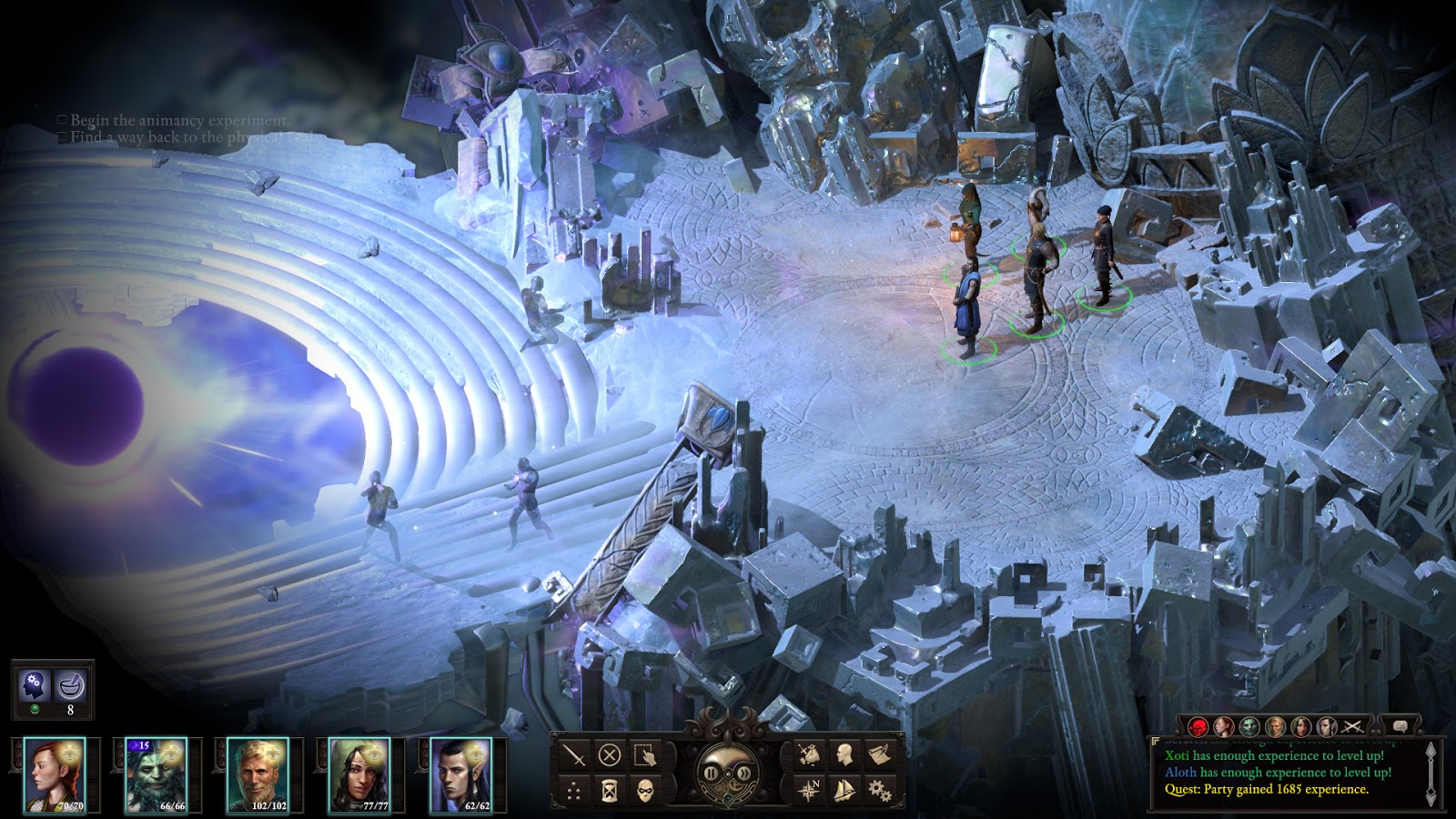Open the party AI head-with-gears icon

[35, 686]
